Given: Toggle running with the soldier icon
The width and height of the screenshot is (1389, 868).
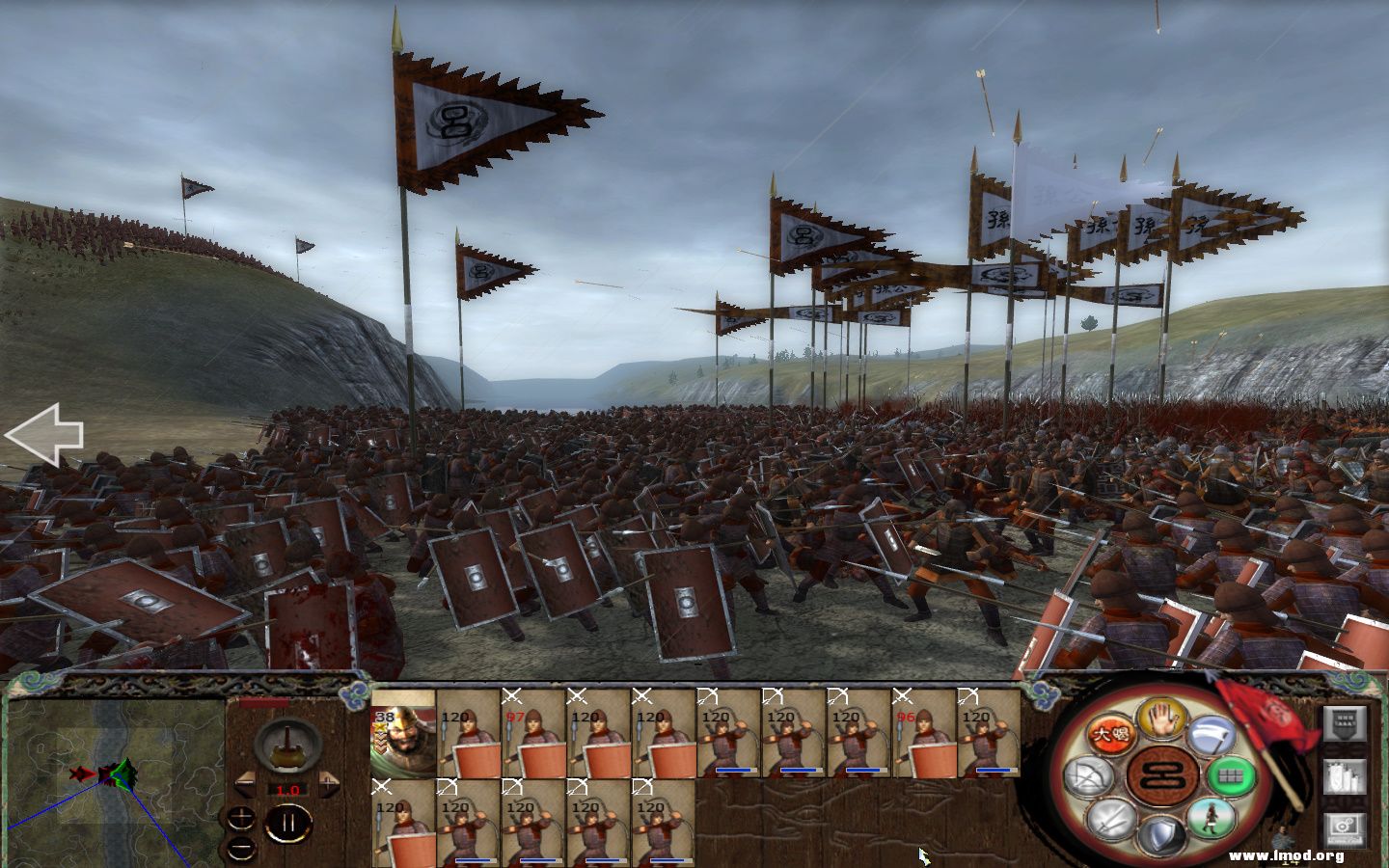Looking at the screenshot, I should (x=1211, y=820).
